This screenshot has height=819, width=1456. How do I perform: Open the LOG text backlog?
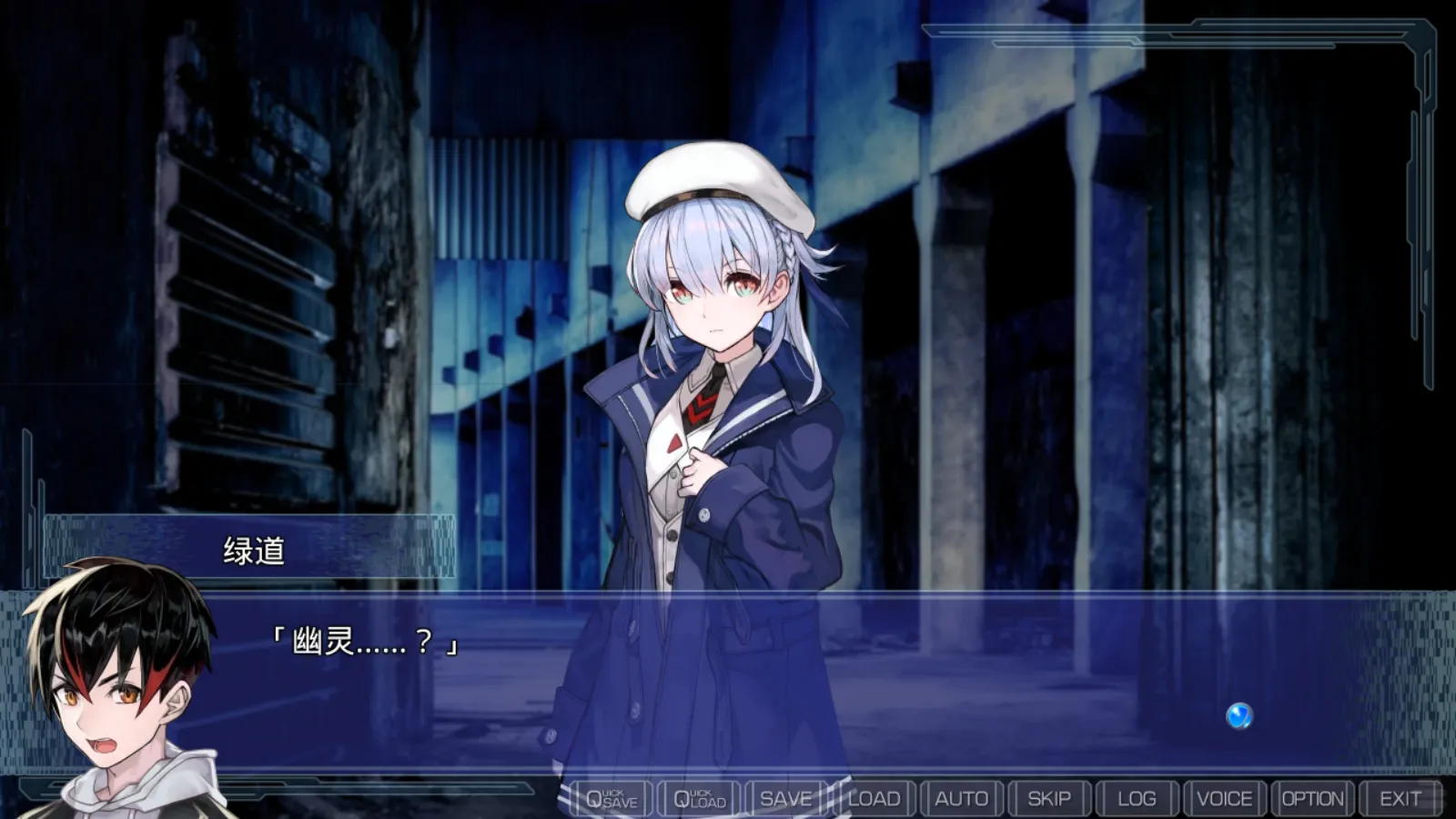click(x=1137, y=797)
